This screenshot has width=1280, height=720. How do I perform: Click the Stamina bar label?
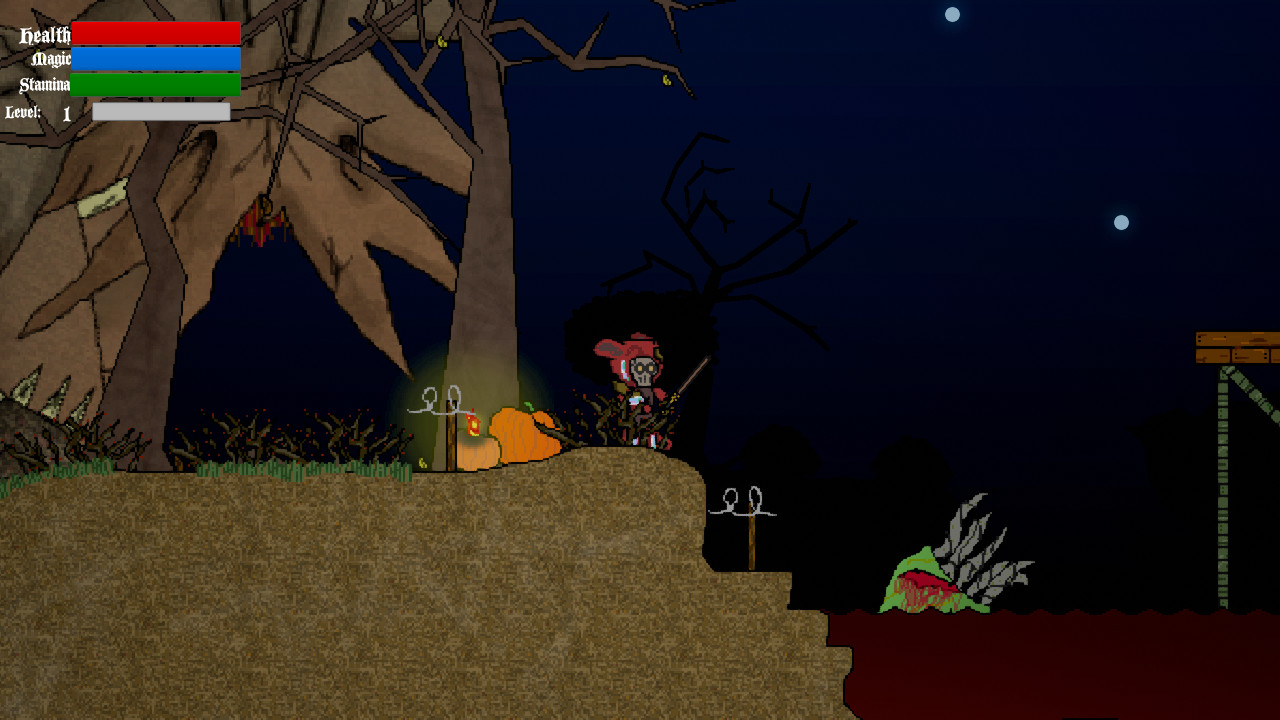point(45,84)
